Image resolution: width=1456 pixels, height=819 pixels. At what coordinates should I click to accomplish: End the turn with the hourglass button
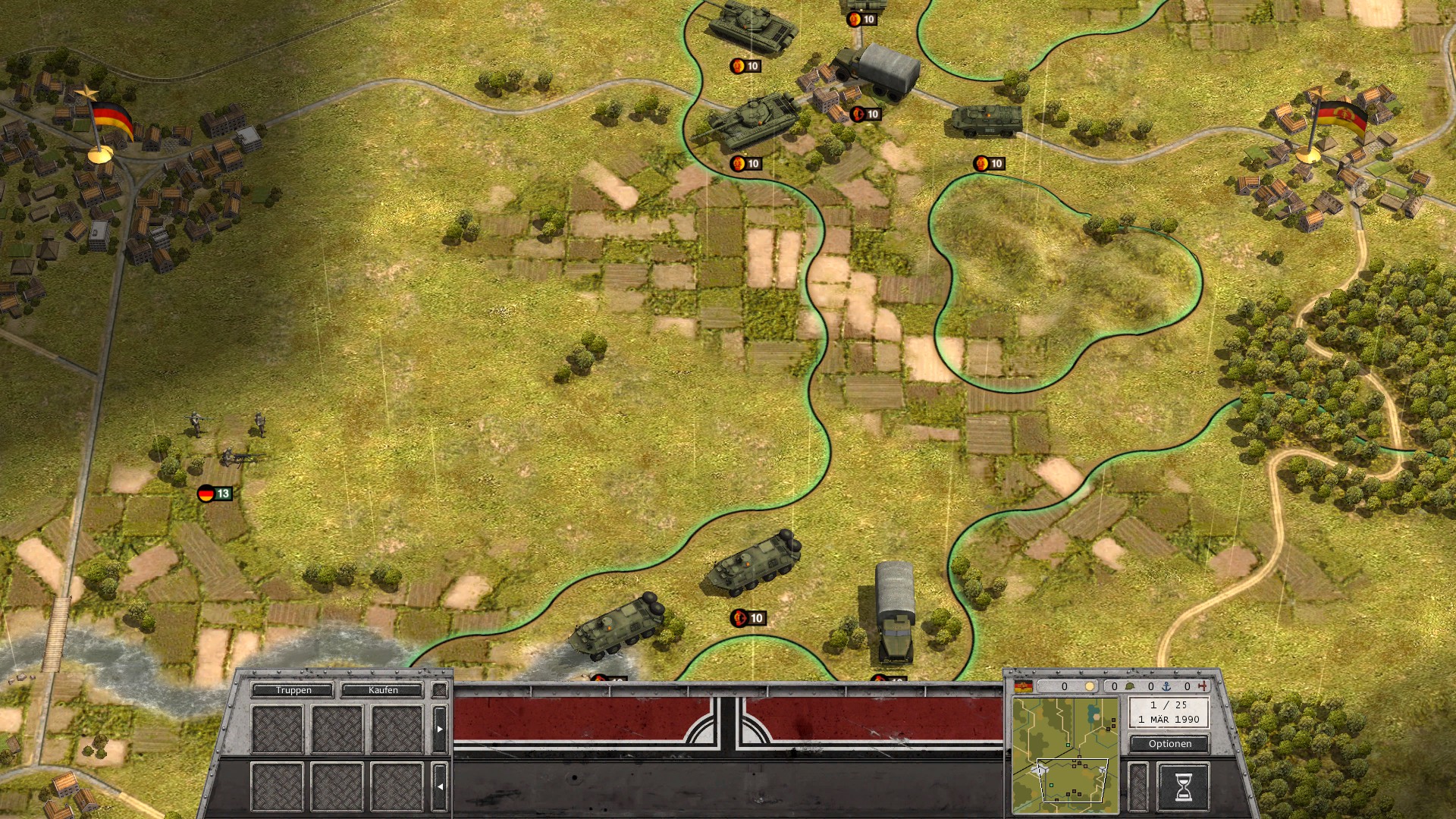[x=1182, y=787]
